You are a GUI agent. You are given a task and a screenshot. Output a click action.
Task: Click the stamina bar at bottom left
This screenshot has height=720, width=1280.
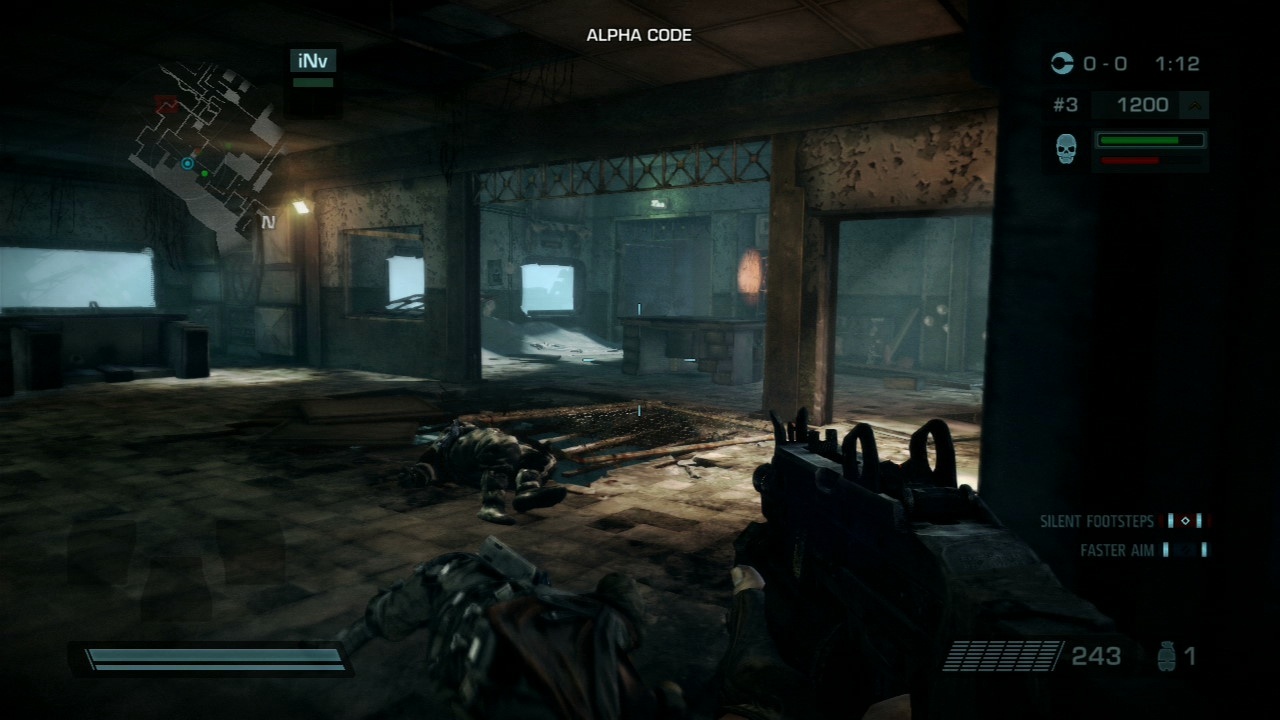(x=210, y=657)
